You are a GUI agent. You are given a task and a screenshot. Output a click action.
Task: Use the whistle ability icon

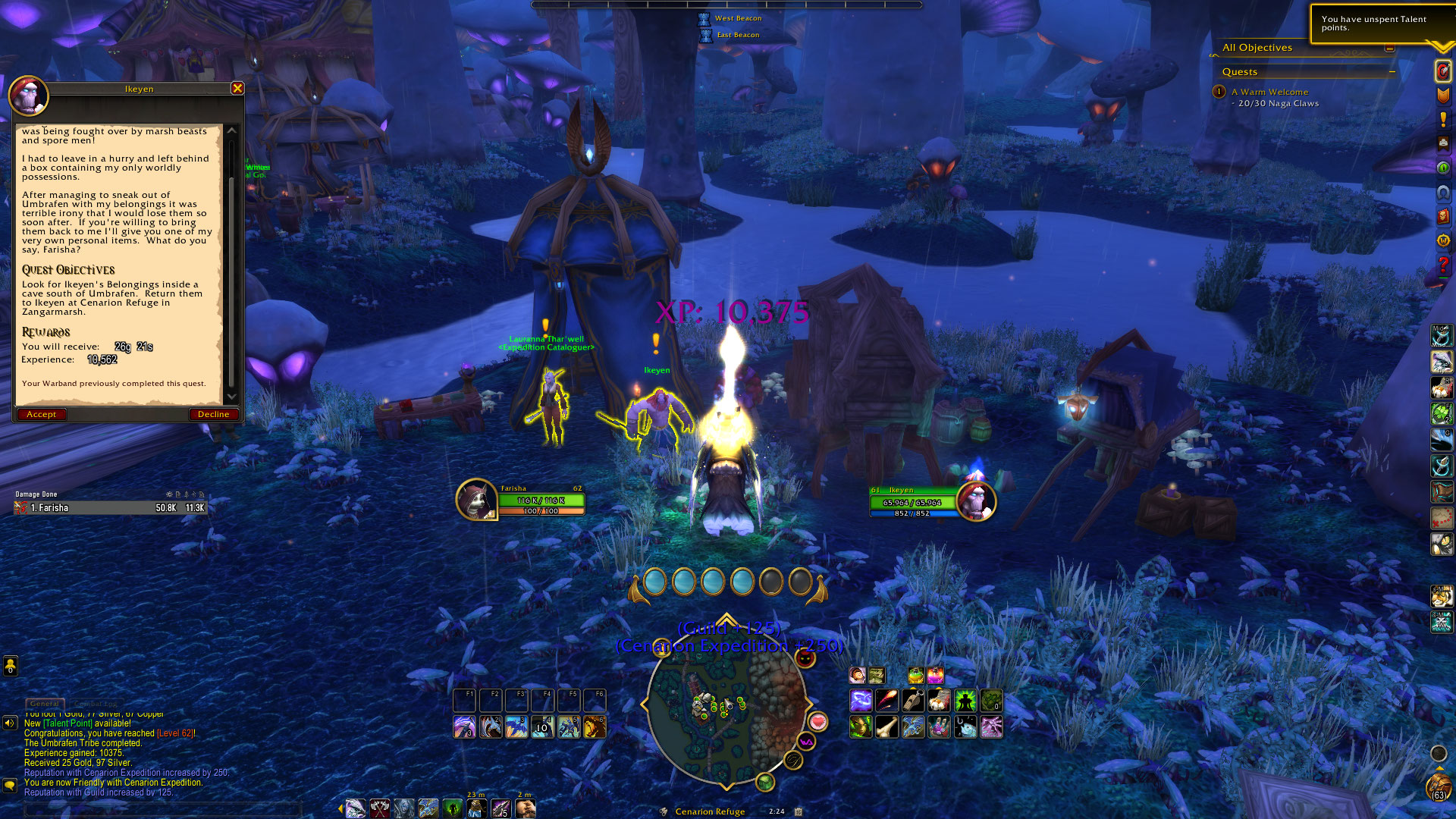[x=913, y=701]
